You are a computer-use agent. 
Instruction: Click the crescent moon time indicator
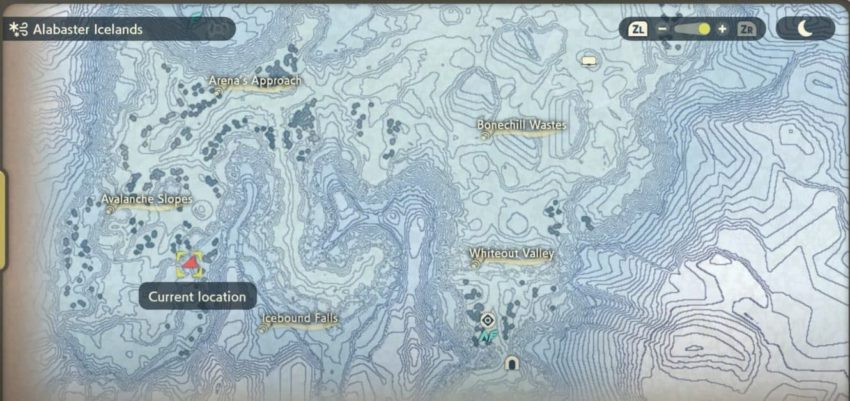[x=805, y=29]
